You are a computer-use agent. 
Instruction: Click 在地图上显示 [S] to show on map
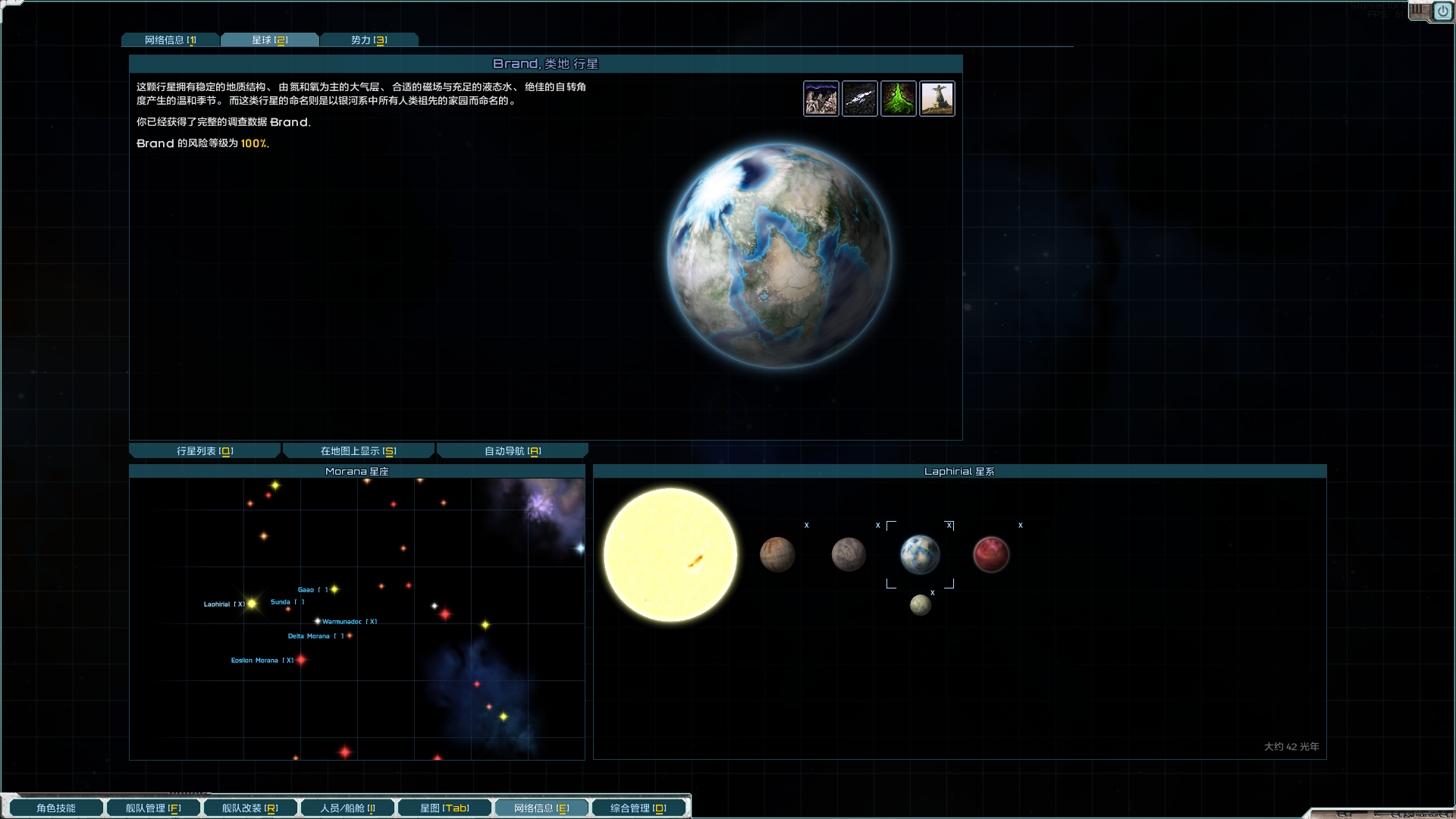pos(358,450)
